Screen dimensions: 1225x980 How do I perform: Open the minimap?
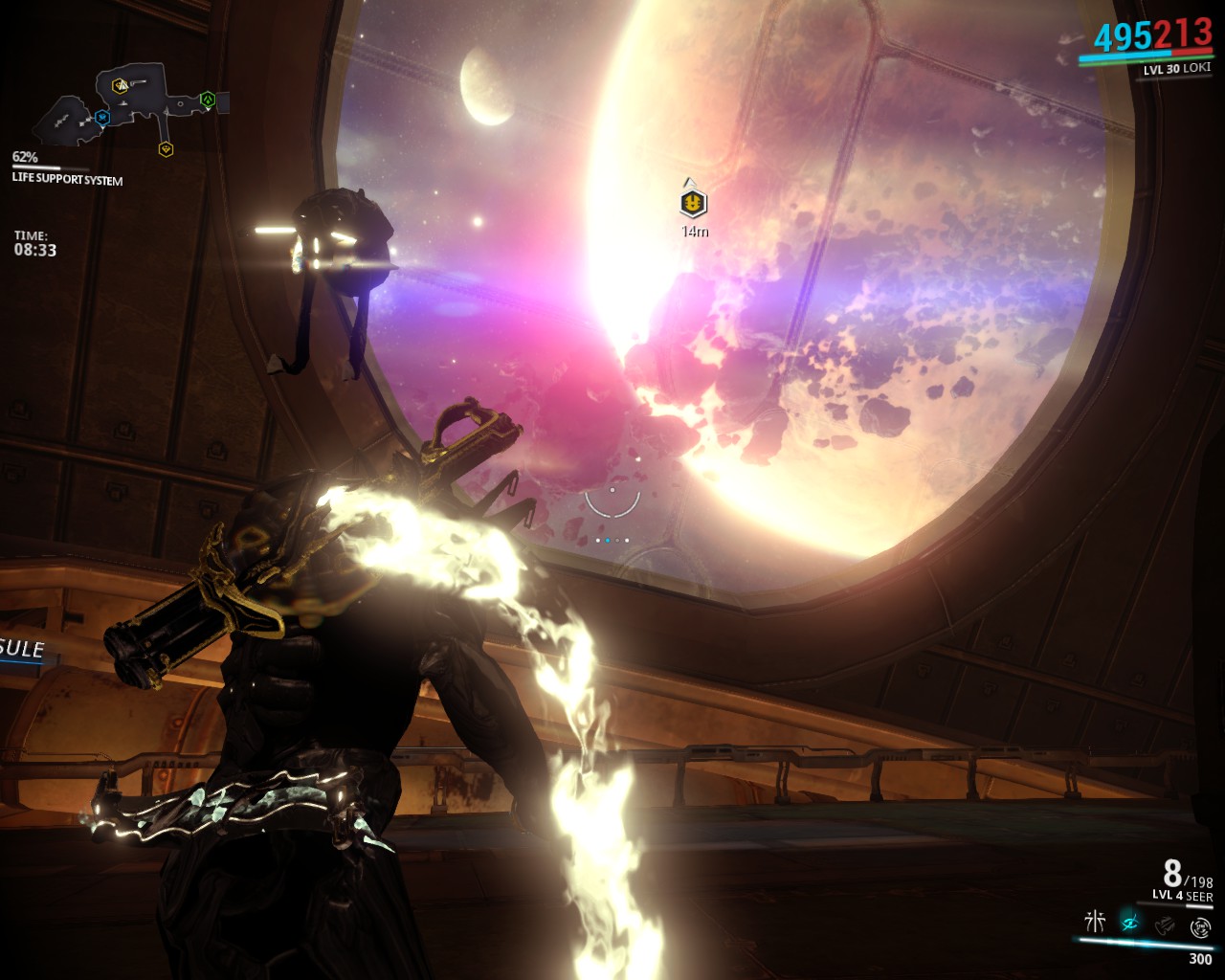pyautogui.click(x=129, y=107)
